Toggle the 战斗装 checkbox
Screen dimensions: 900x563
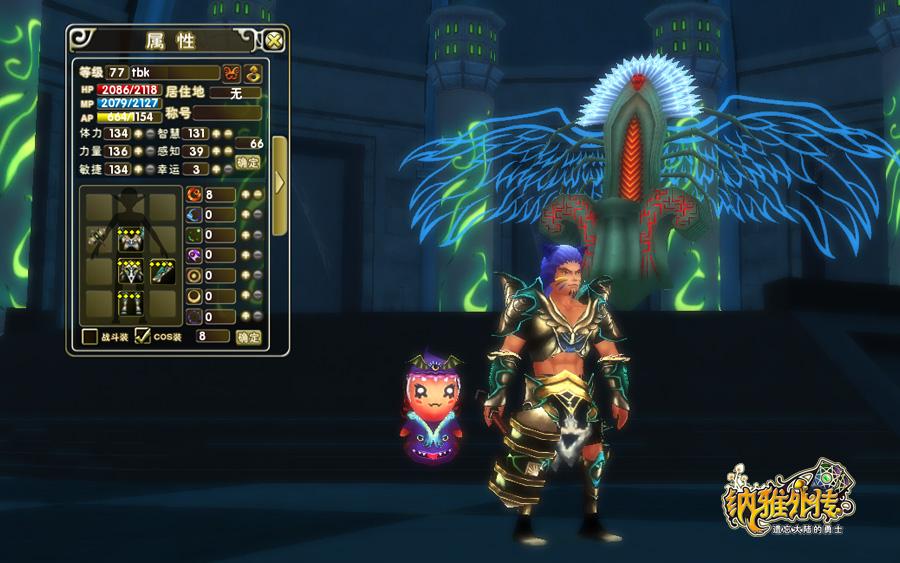click(x=89, y=337)
